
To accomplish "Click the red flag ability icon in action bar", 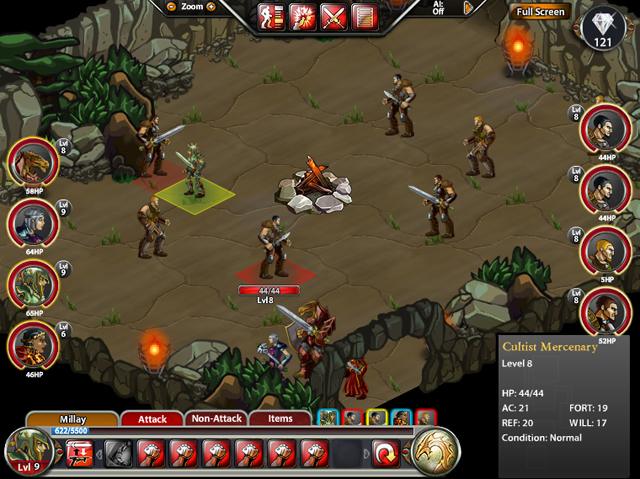I will tap(80, 455).
